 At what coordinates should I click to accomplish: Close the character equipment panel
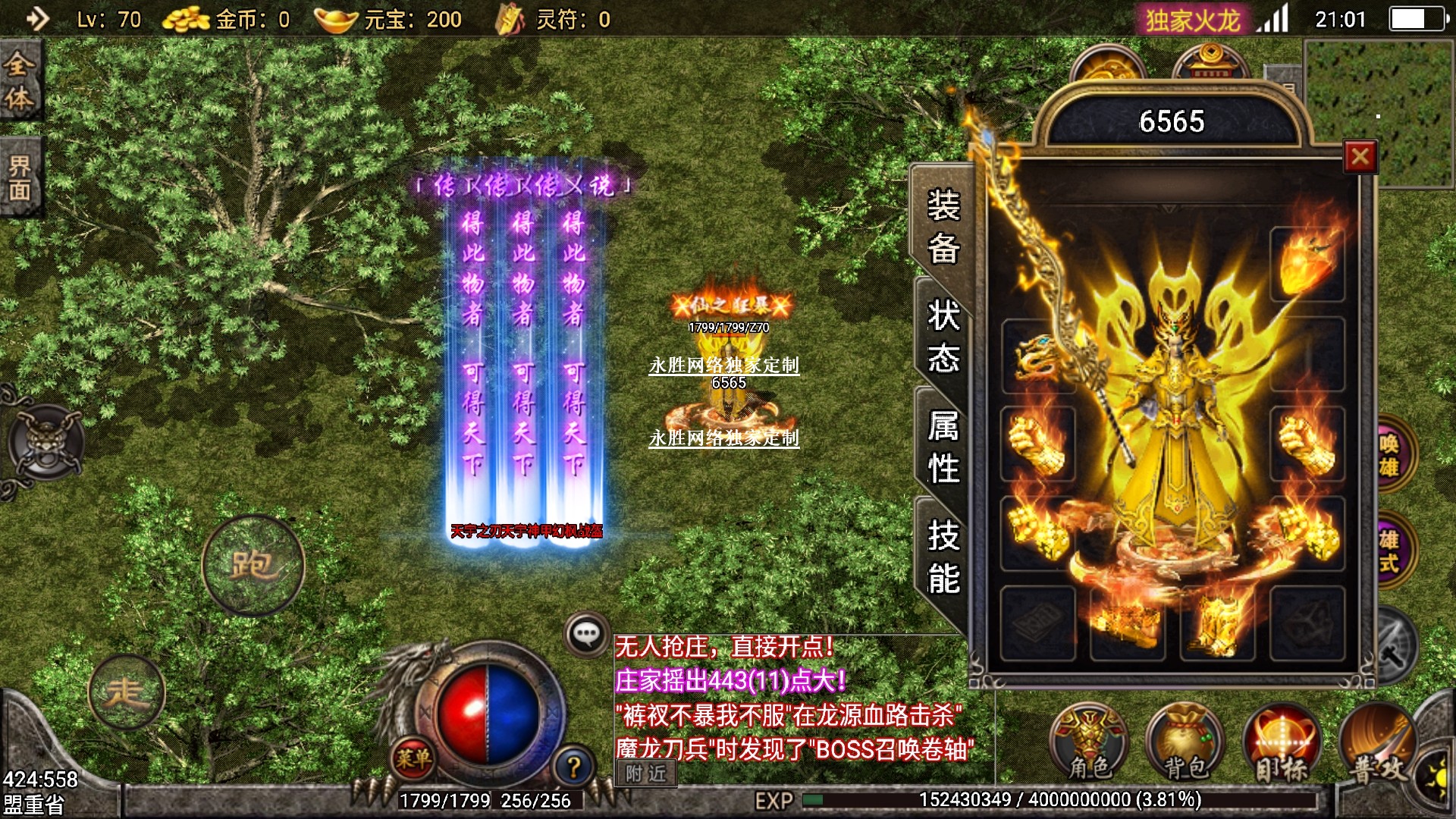tap(1360, 157)
